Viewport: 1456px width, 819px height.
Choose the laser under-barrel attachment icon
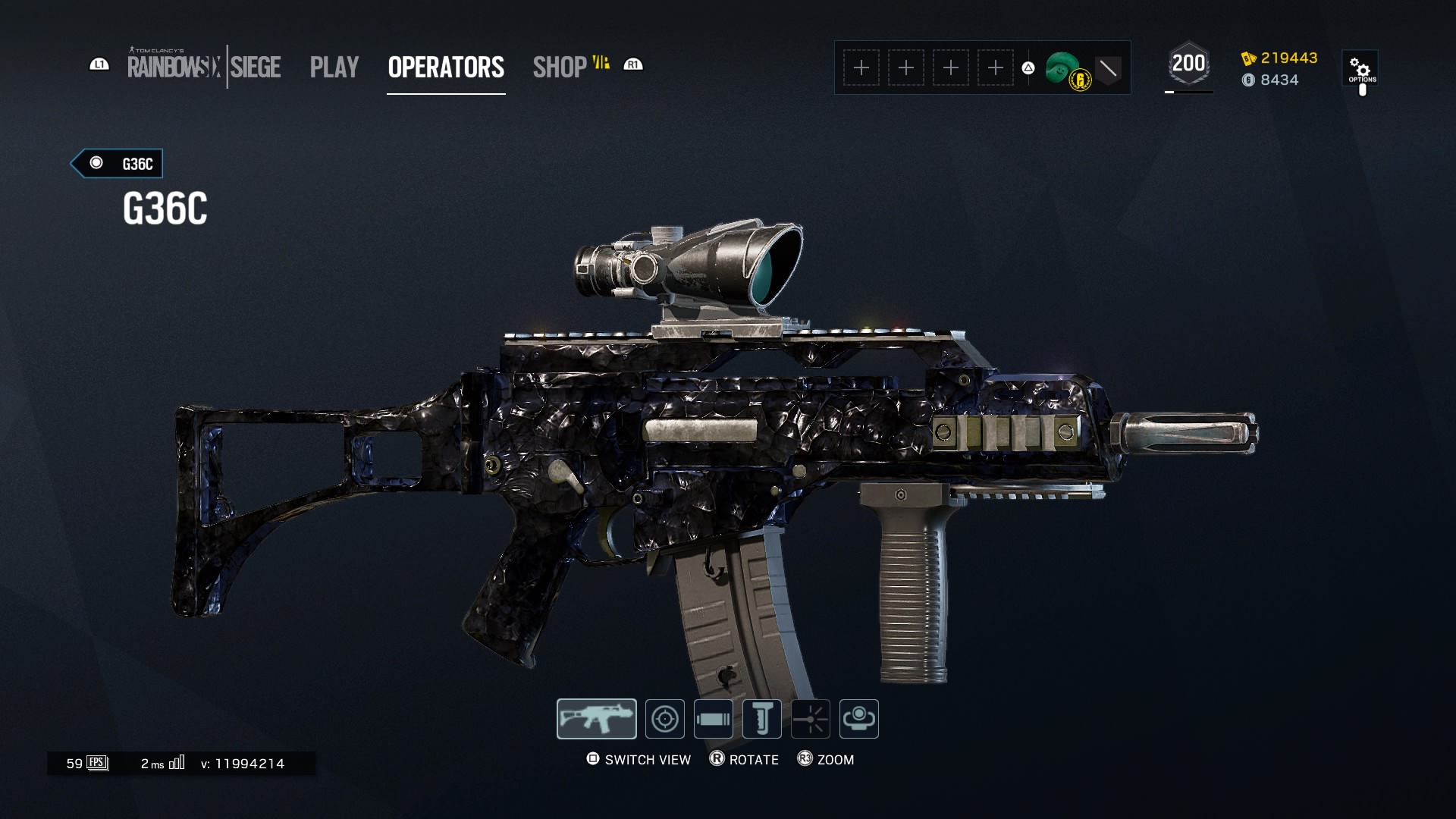pyautogui.click(x=811, y=719)
